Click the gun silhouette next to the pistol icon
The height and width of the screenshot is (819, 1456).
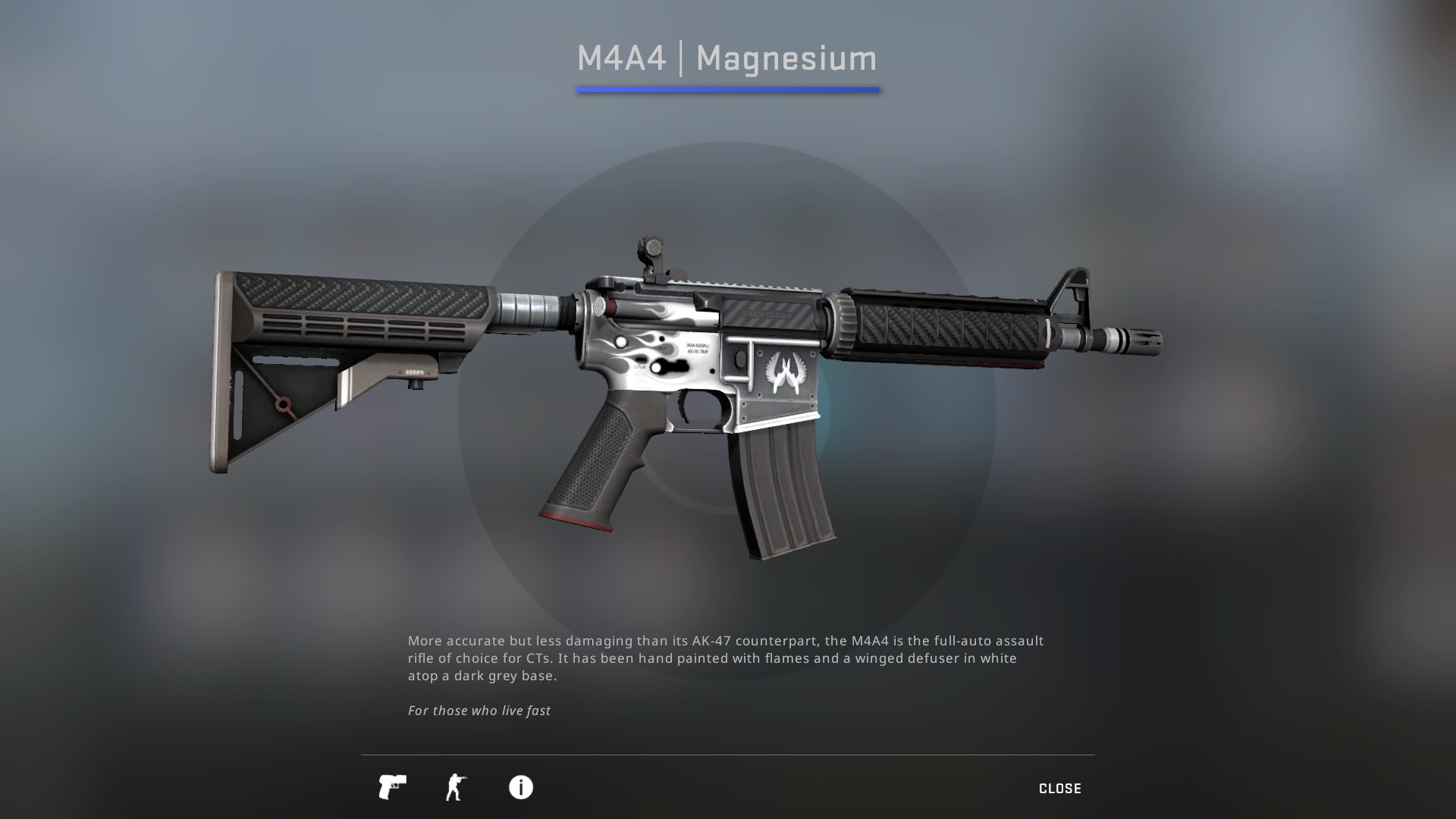pos(456,788)
